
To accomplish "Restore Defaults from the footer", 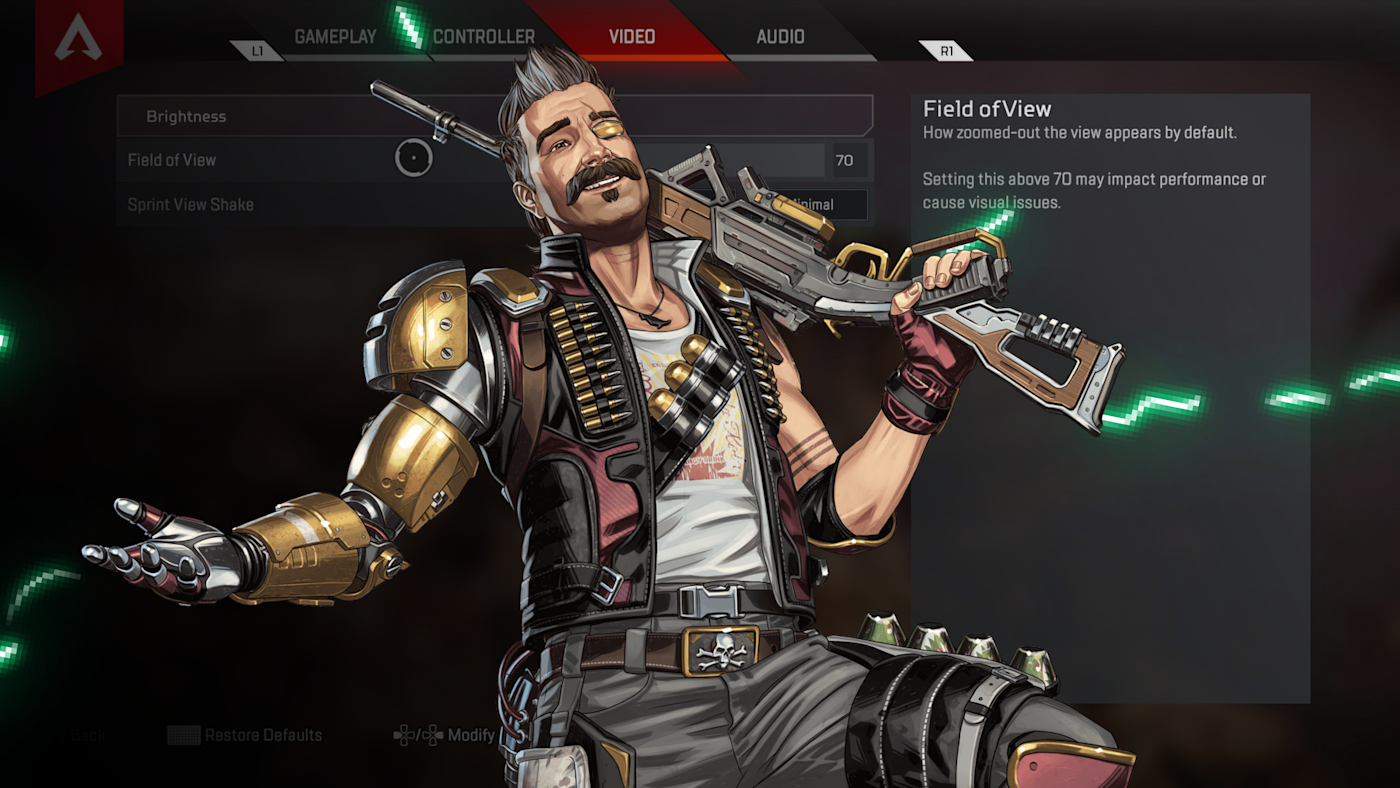I will pos(262,735).
